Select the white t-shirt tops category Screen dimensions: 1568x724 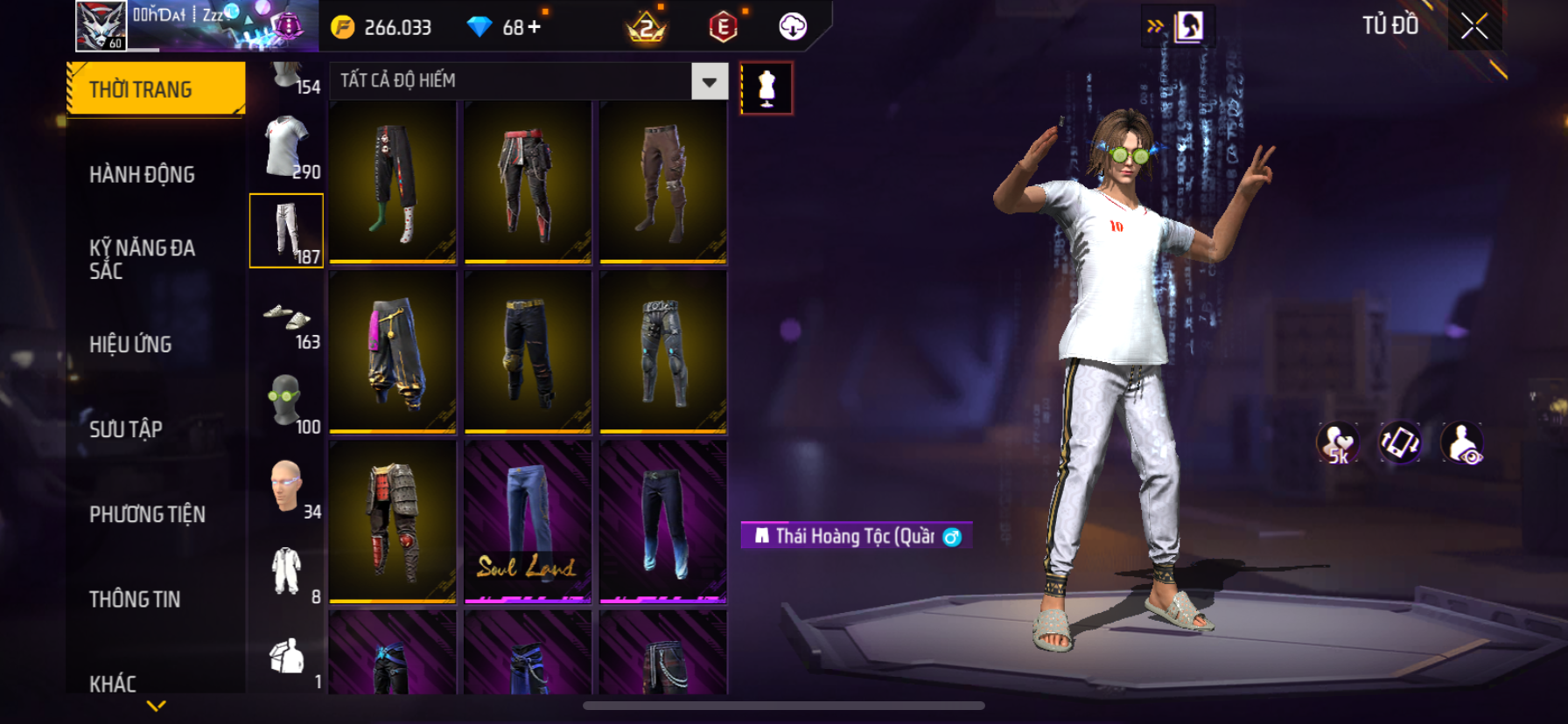(287, 147)
